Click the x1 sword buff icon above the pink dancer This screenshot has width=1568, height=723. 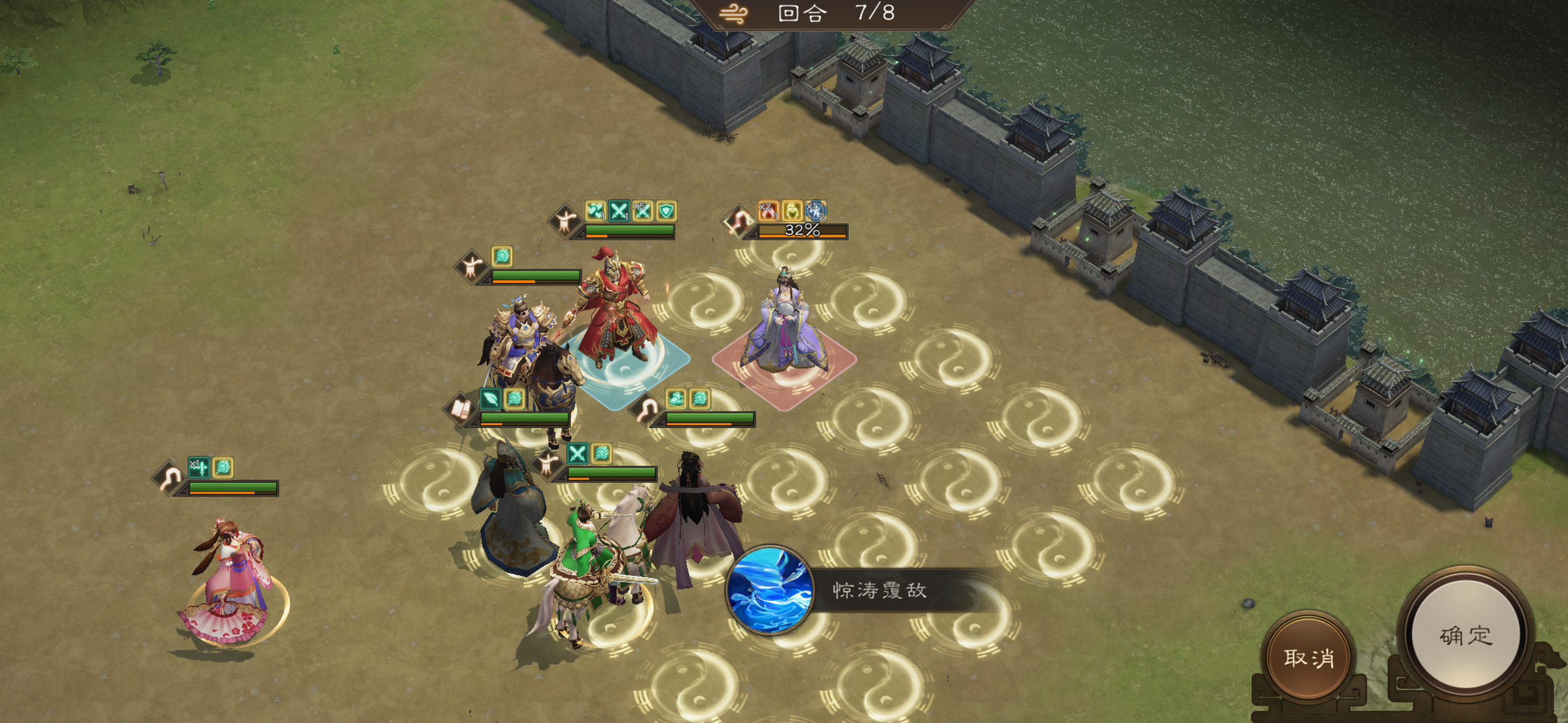[200, 467]
